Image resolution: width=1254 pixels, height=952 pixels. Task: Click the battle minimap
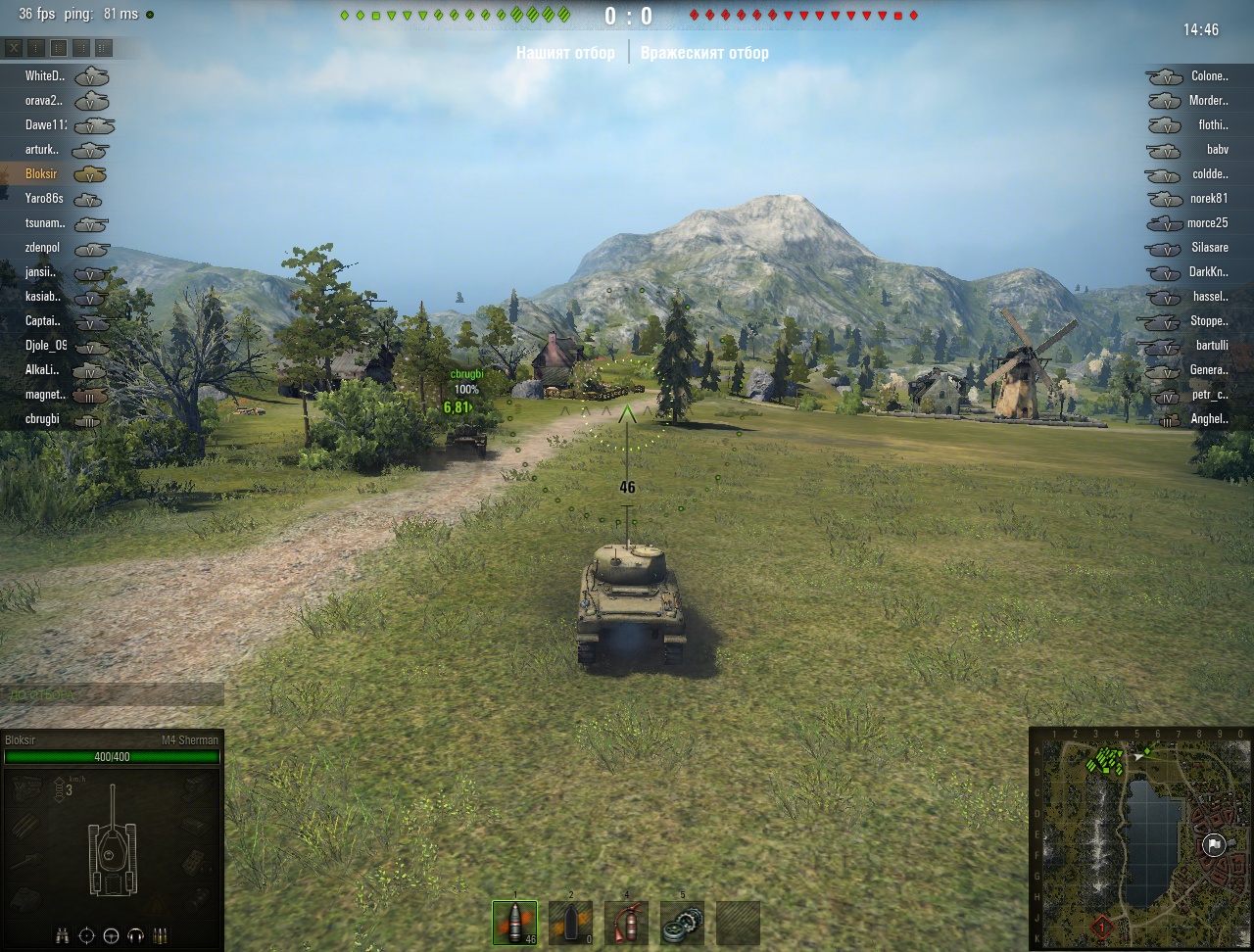tap(1141, 838)
